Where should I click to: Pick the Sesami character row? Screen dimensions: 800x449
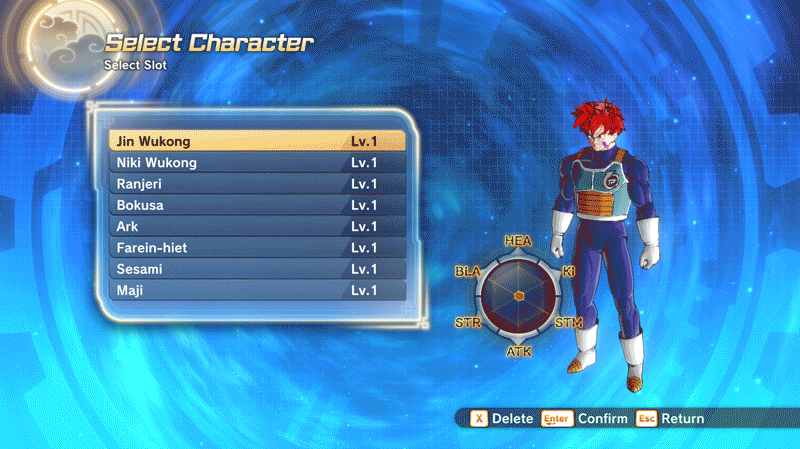pyautogui.click(x=257, y=269)
